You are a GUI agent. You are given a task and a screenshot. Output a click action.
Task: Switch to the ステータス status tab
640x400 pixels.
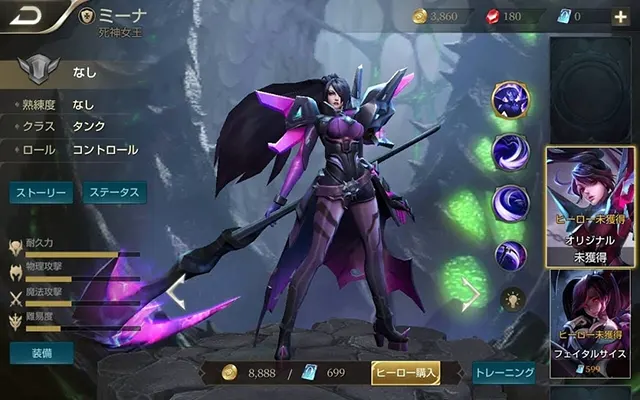[x=113, y=193]
